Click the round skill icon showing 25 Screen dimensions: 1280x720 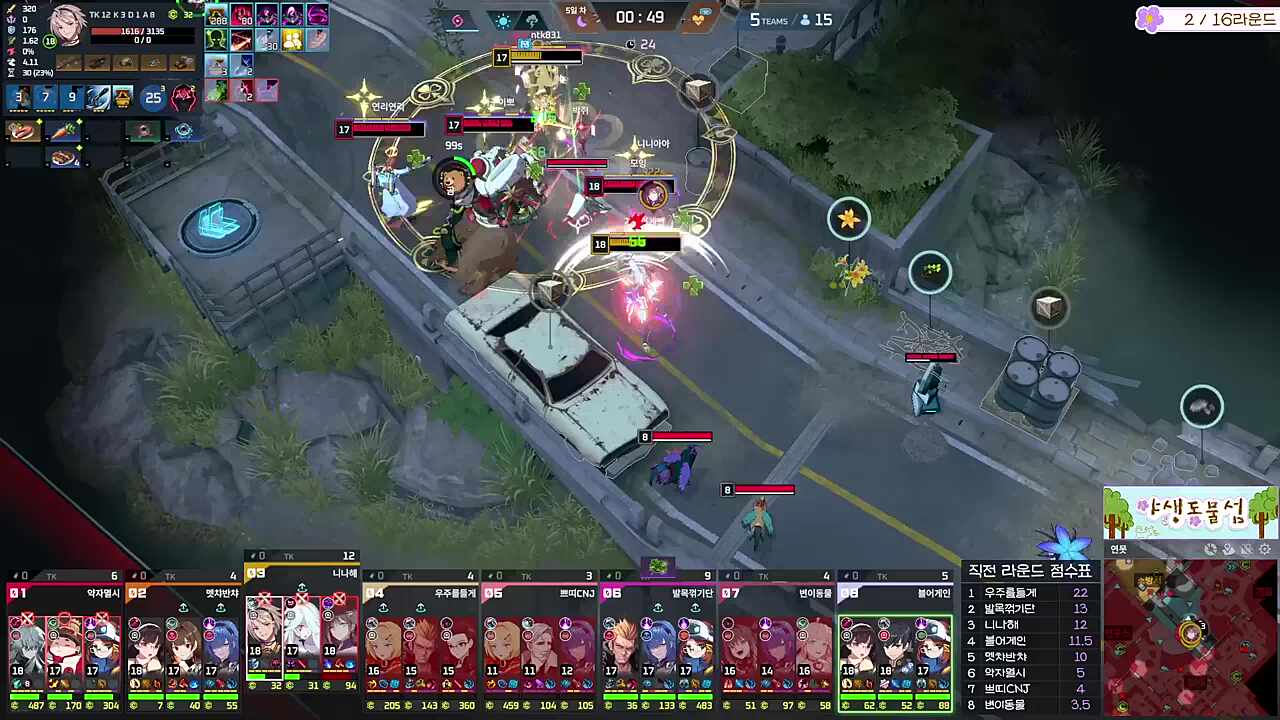(153, 97)
